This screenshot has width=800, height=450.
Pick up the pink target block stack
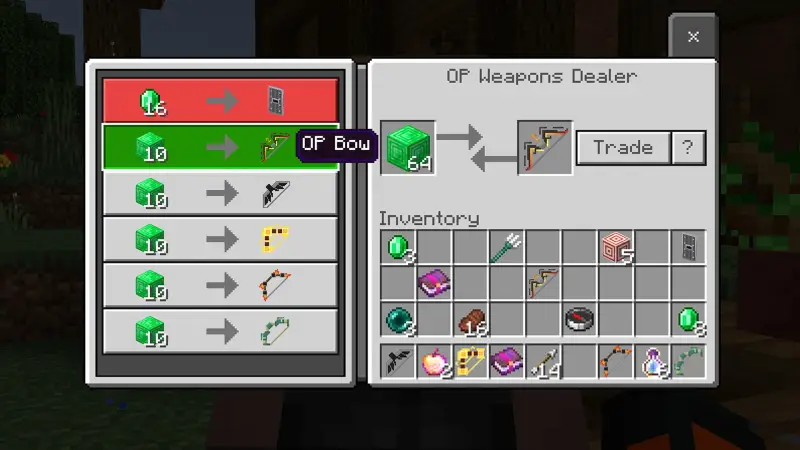617,247
